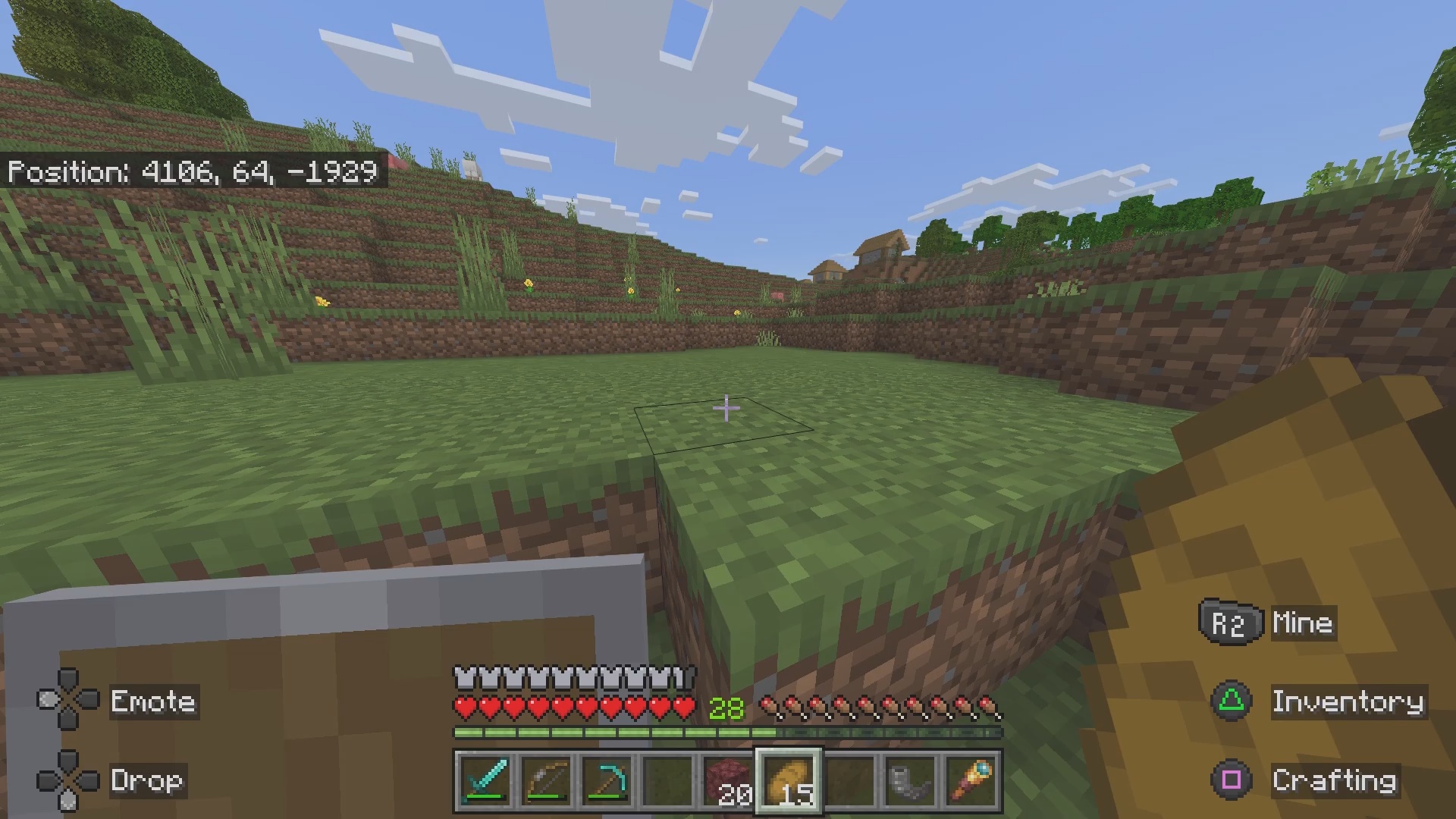
Task: Click the Mine action label
Action: (x=1302, y=623)
